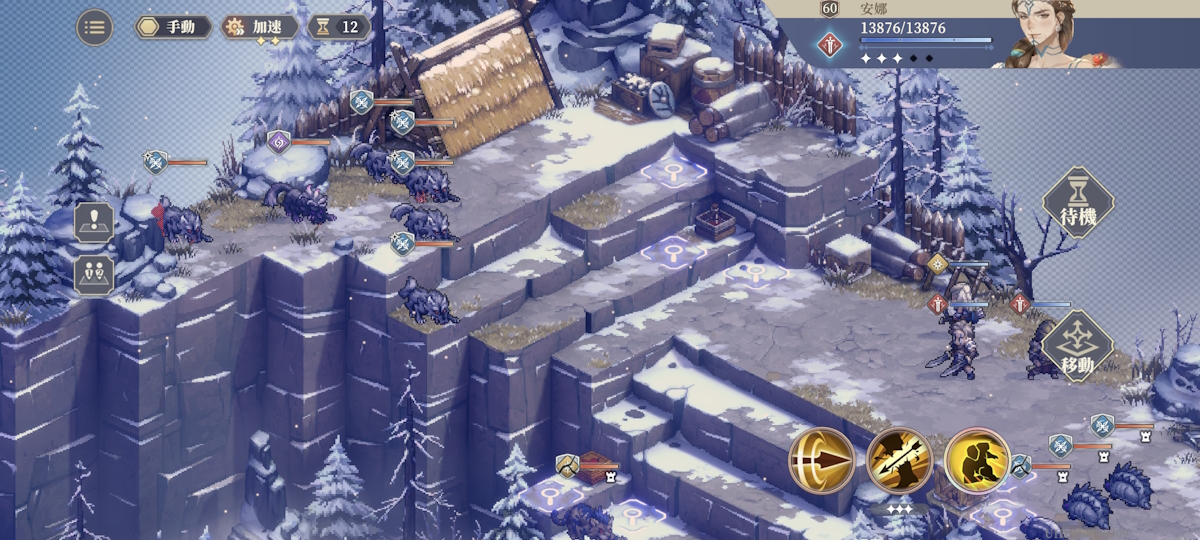Click 安娜's red sword class emblem
Screen dimensions: 1200x540
pos(828,45)
